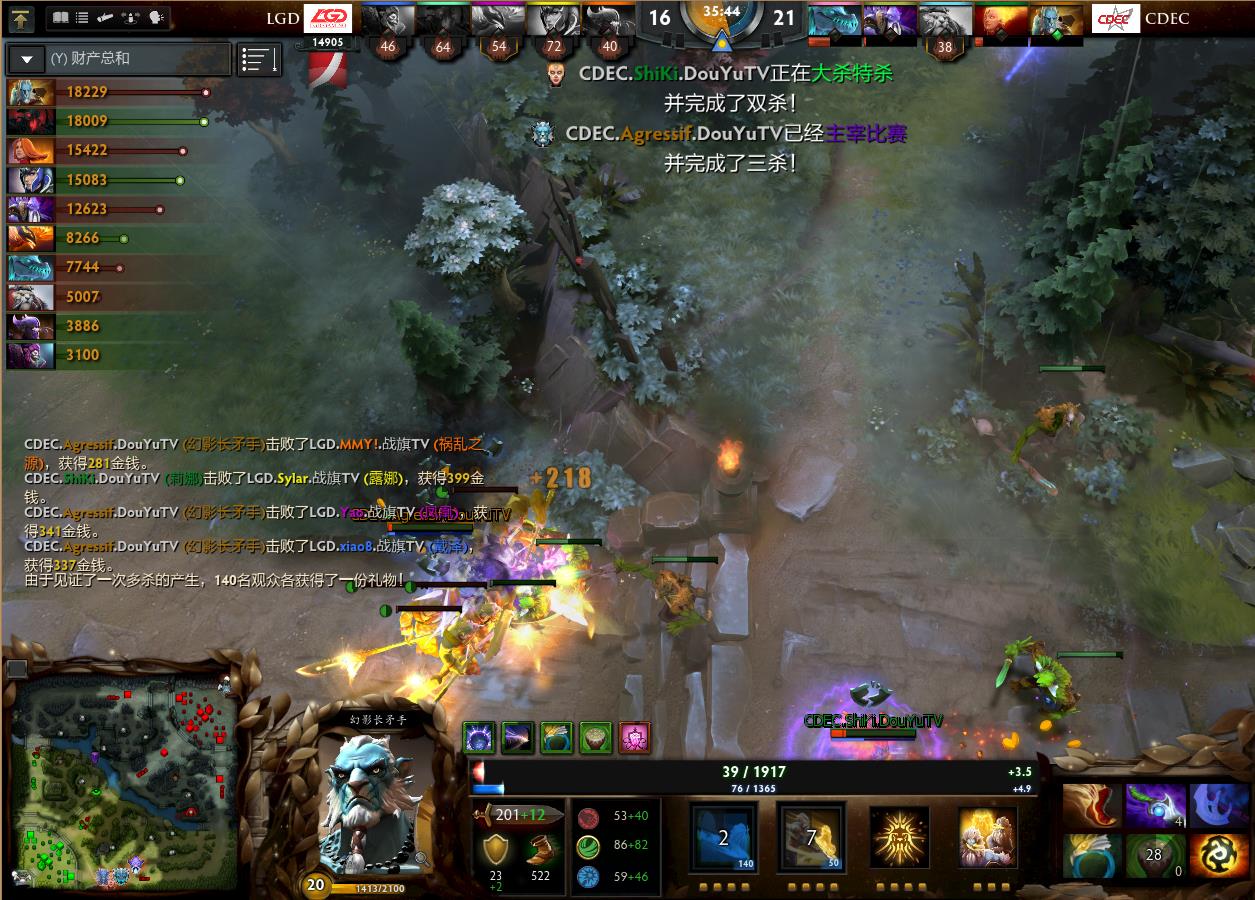Select the Radiance item in inventory
This screenshot has width=1255, height=900.
[1219, 856]
